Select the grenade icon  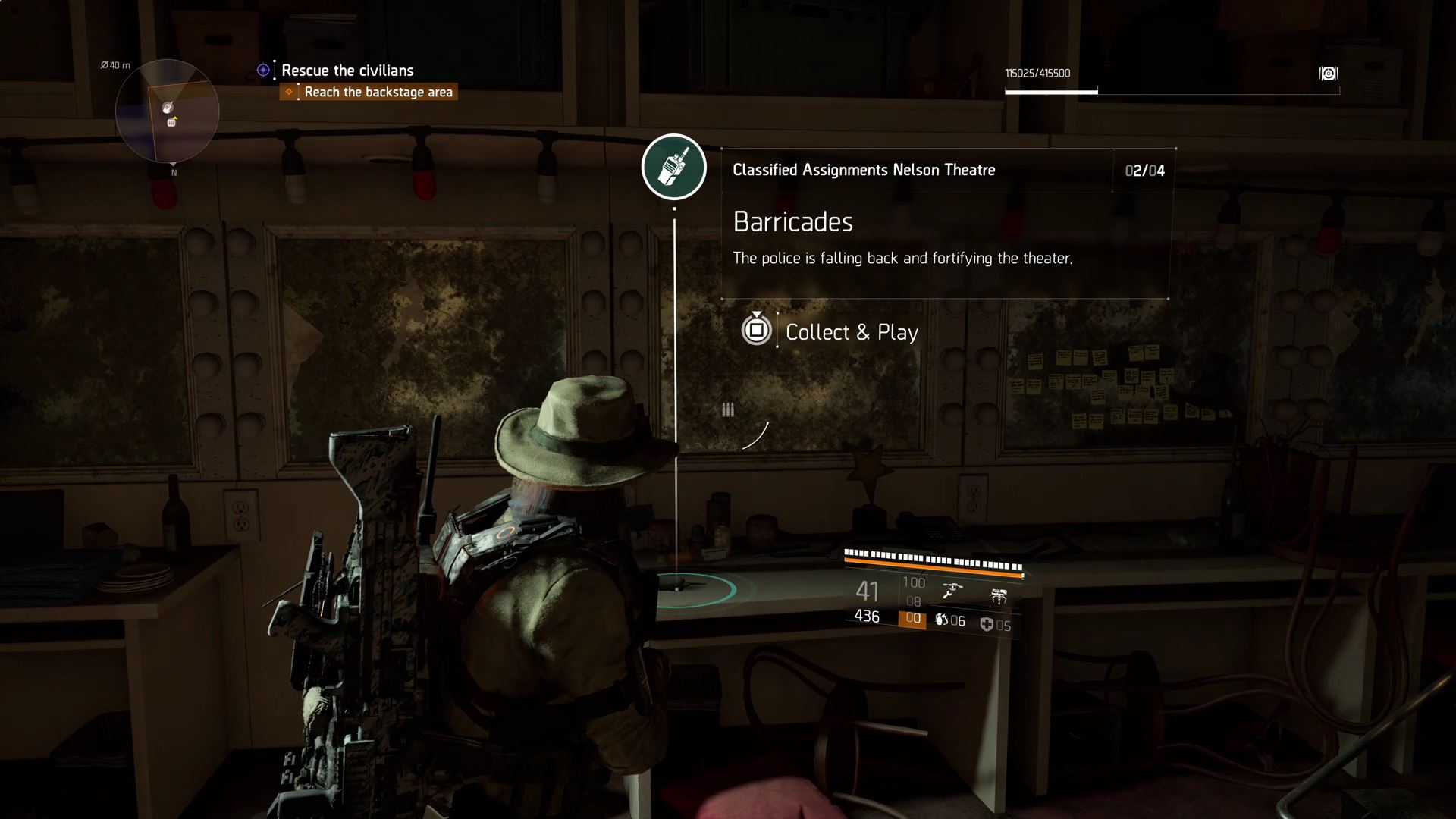[941, 620]
